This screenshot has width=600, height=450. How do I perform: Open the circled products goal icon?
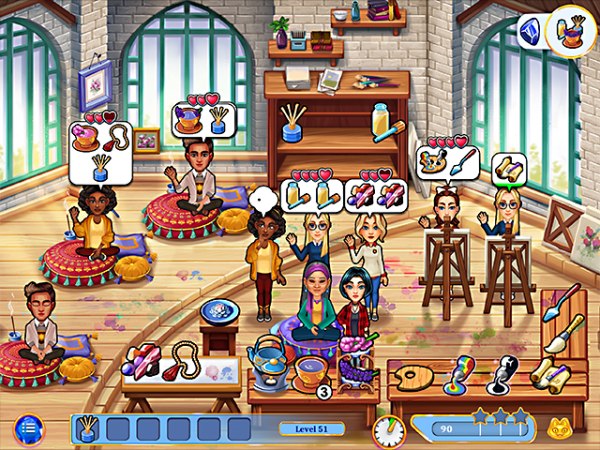tap(568, 31)
